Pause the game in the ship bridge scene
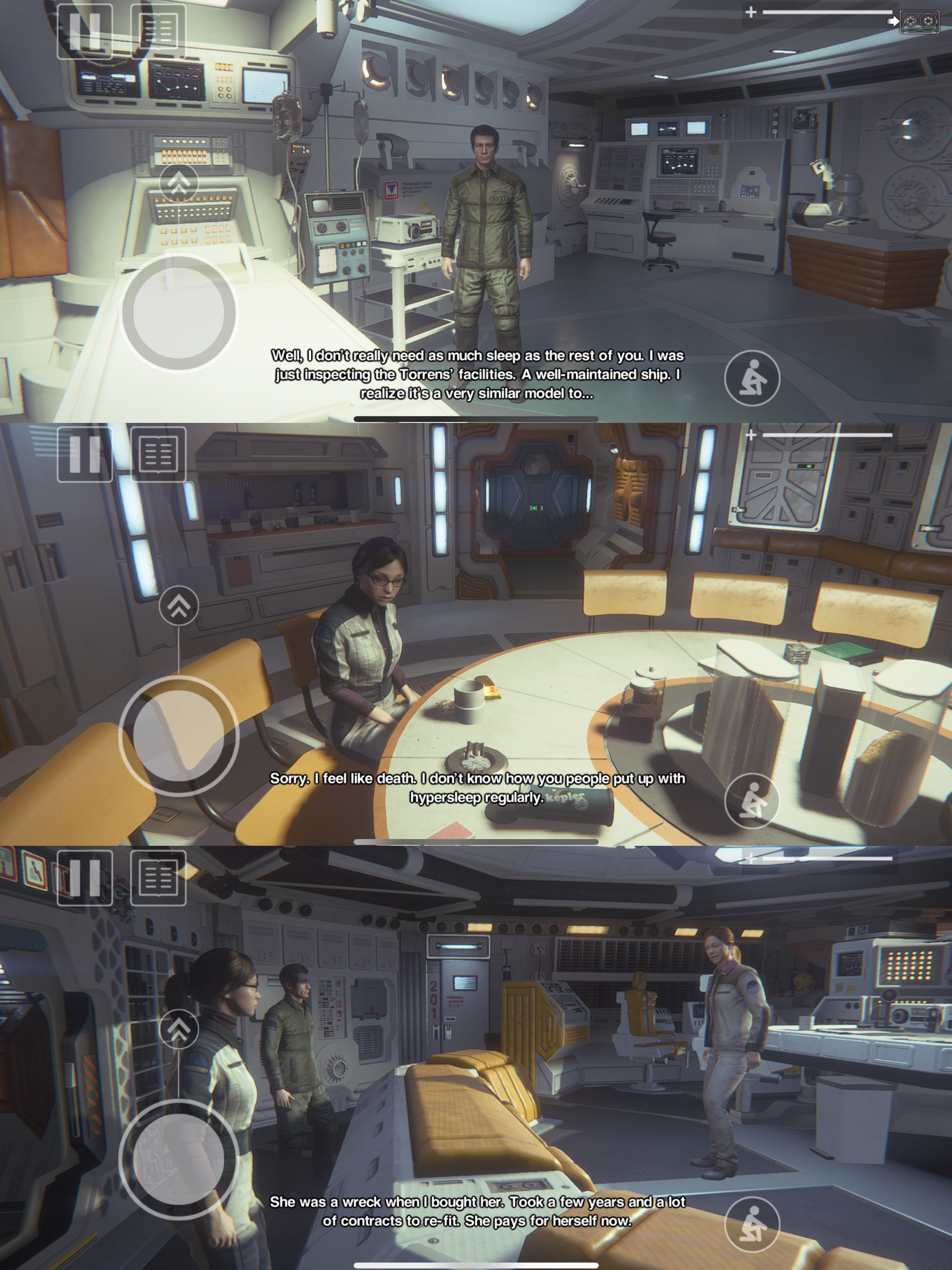 [x=84, y=877]
